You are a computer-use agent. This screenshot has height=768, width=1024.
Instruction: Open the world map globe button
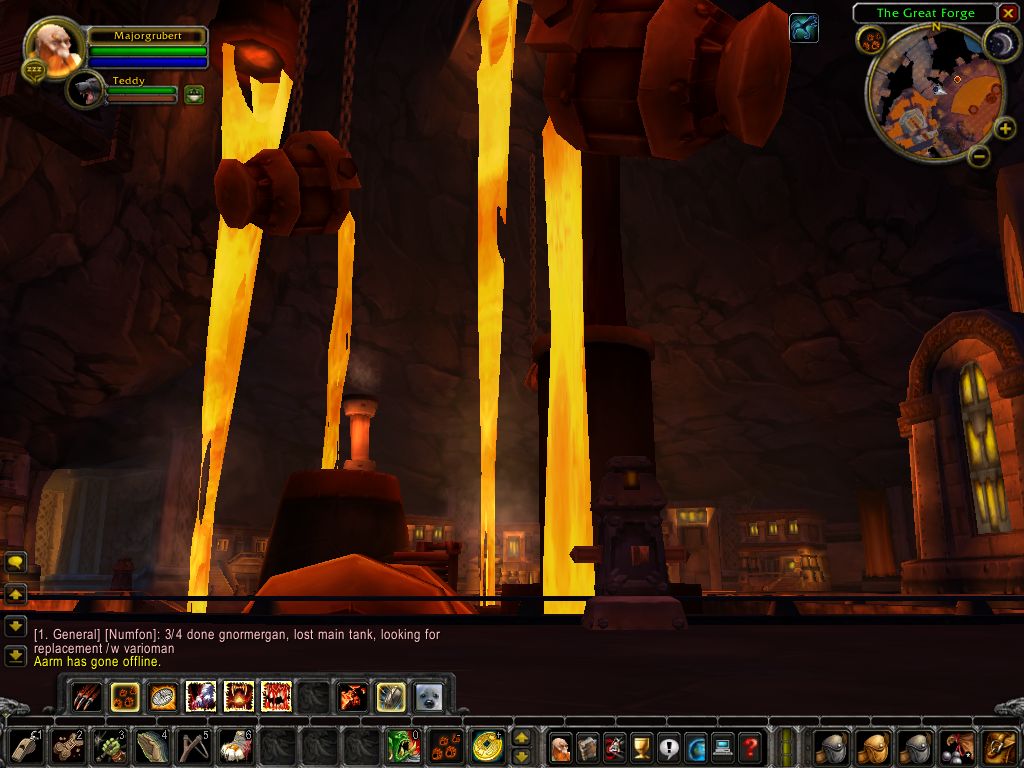tap(695, 747)
